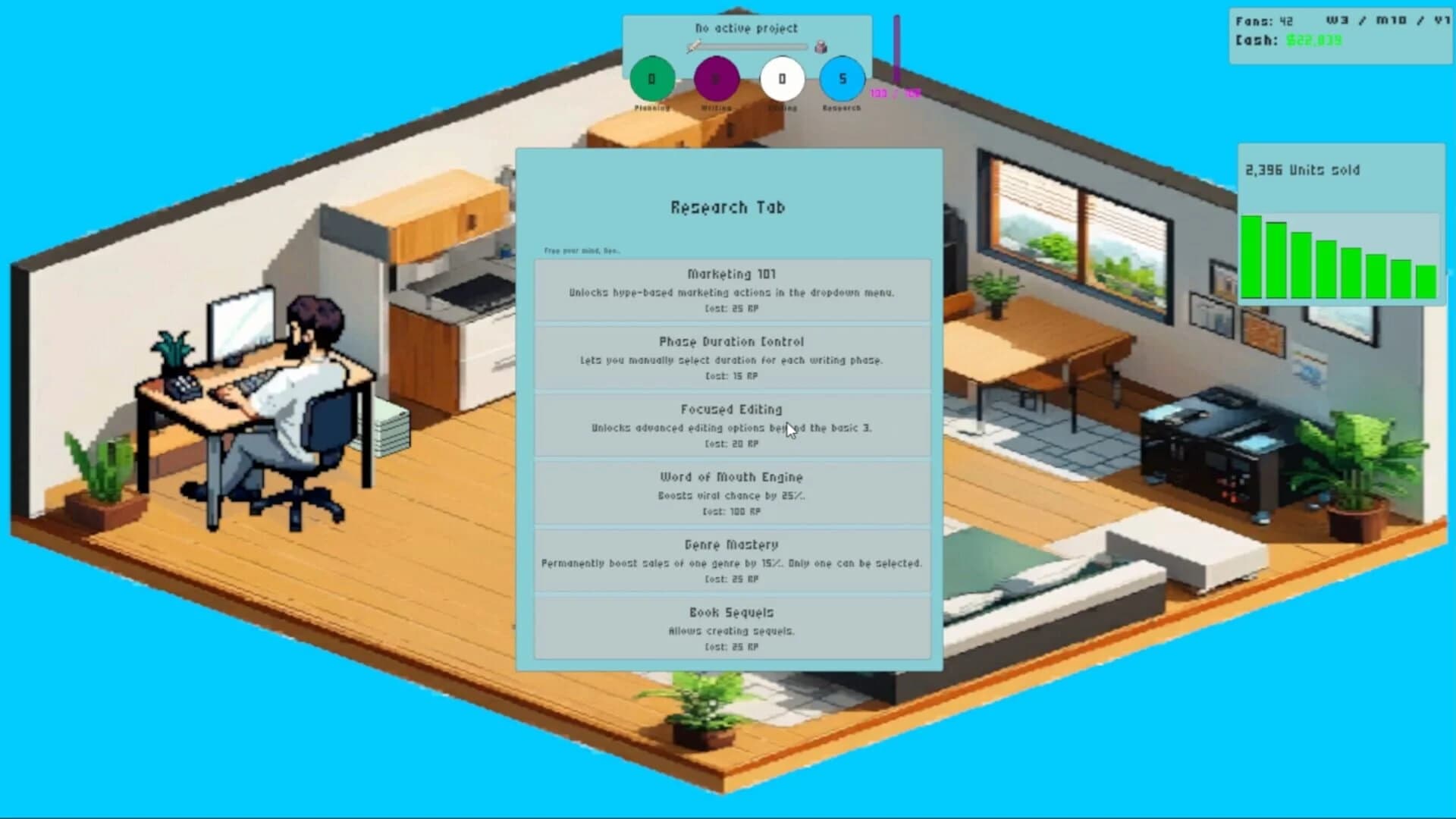Click the ink pot icon beside the progress bar

tap(819, 46)
